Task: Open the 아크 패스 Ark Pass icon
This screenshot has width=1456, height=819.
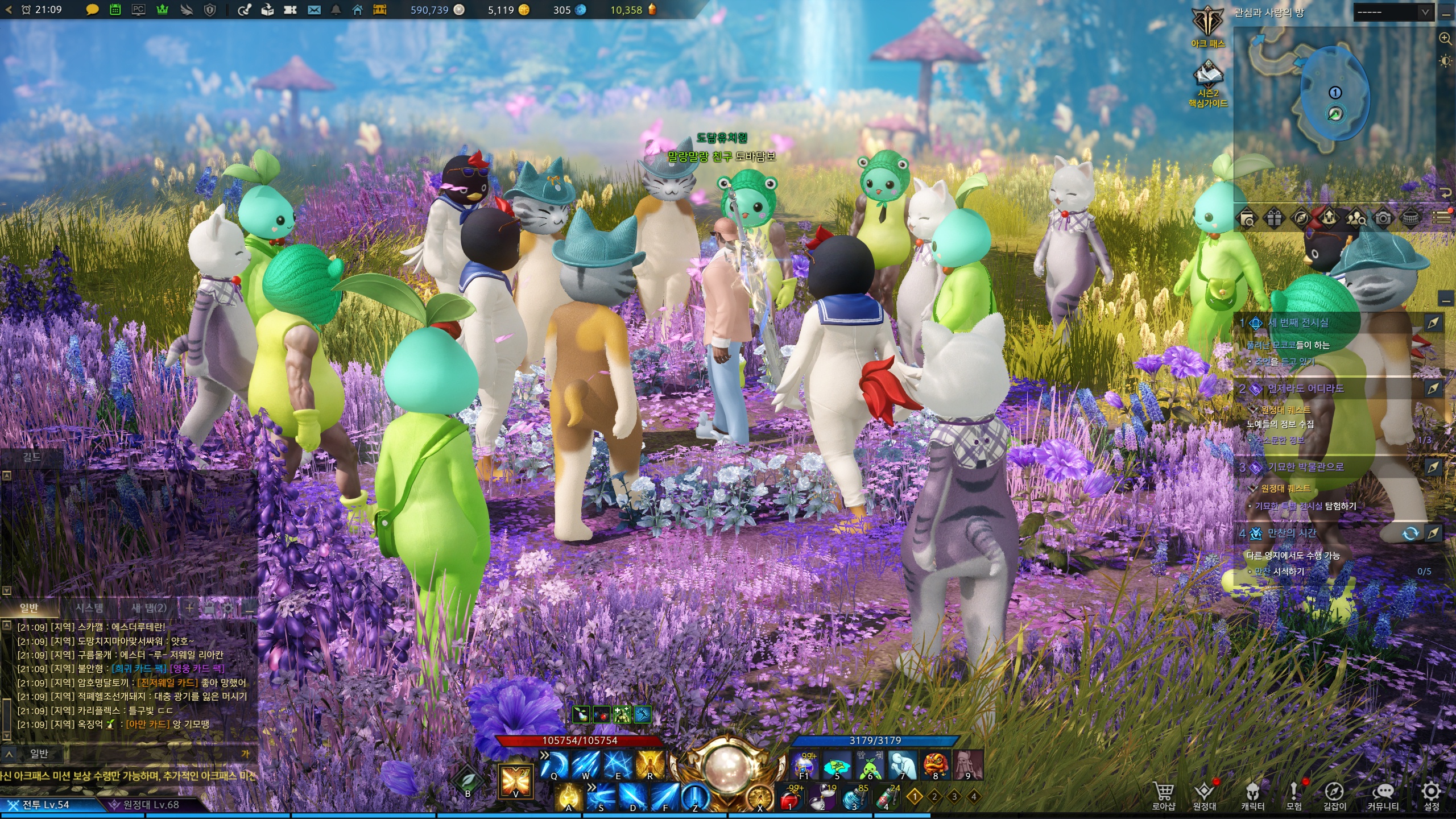Action: point(1207,26)
